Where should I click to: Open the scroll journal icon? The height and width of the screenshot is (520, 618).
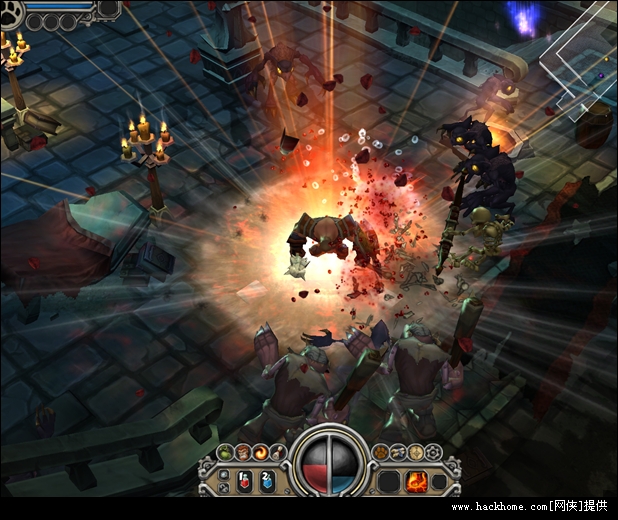398,453
